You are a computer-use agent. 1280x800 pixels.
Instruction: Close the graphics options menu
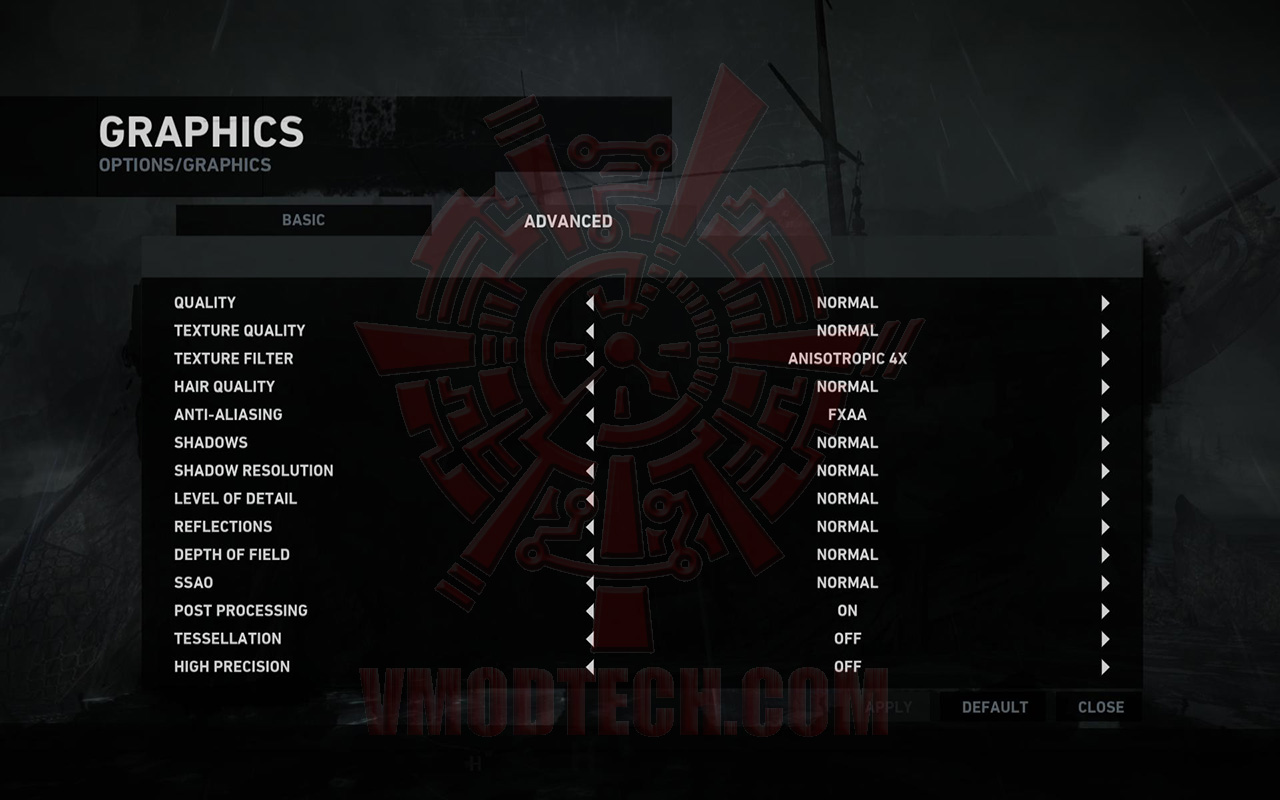point(1098,707)
